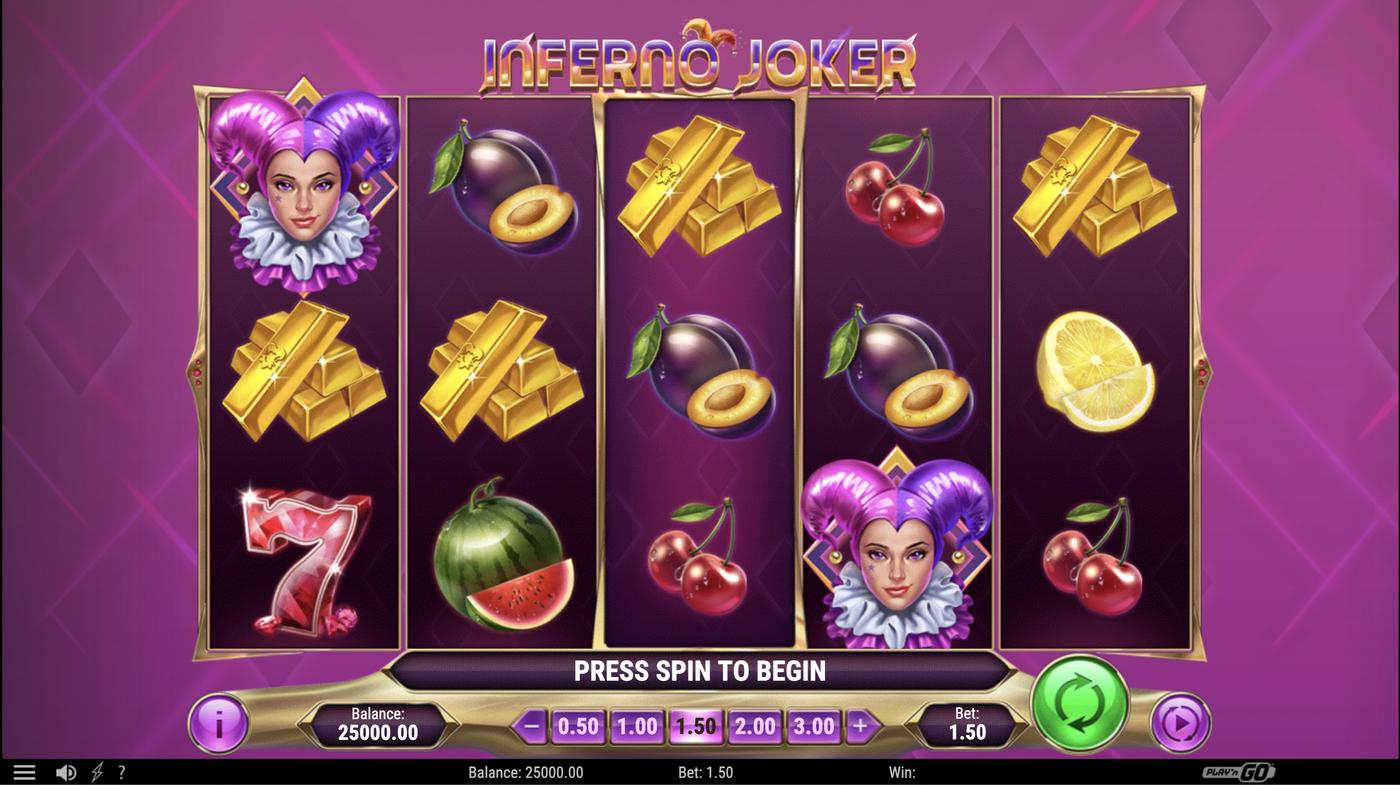Select the 0.50 bet option
This screenshot has height=785, width=1400.
(578, 725)
